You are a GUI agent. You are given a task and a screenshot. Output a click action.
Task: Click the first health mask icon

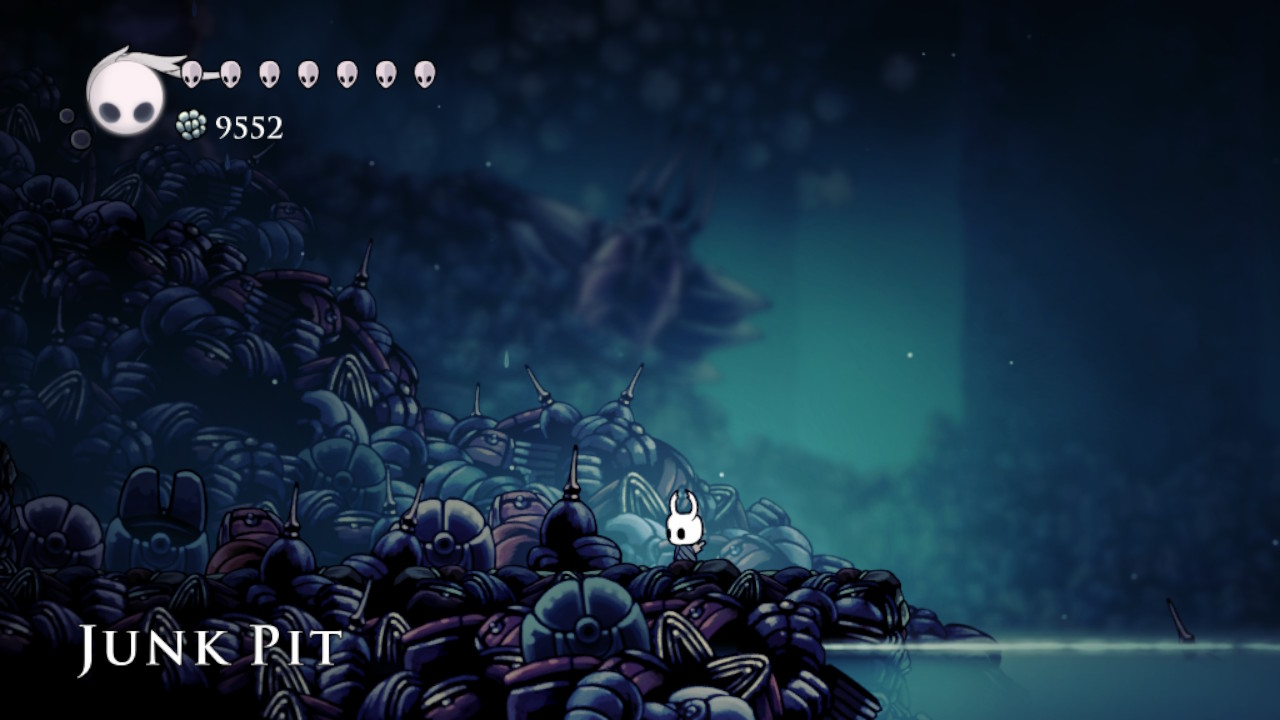(191, 72)
